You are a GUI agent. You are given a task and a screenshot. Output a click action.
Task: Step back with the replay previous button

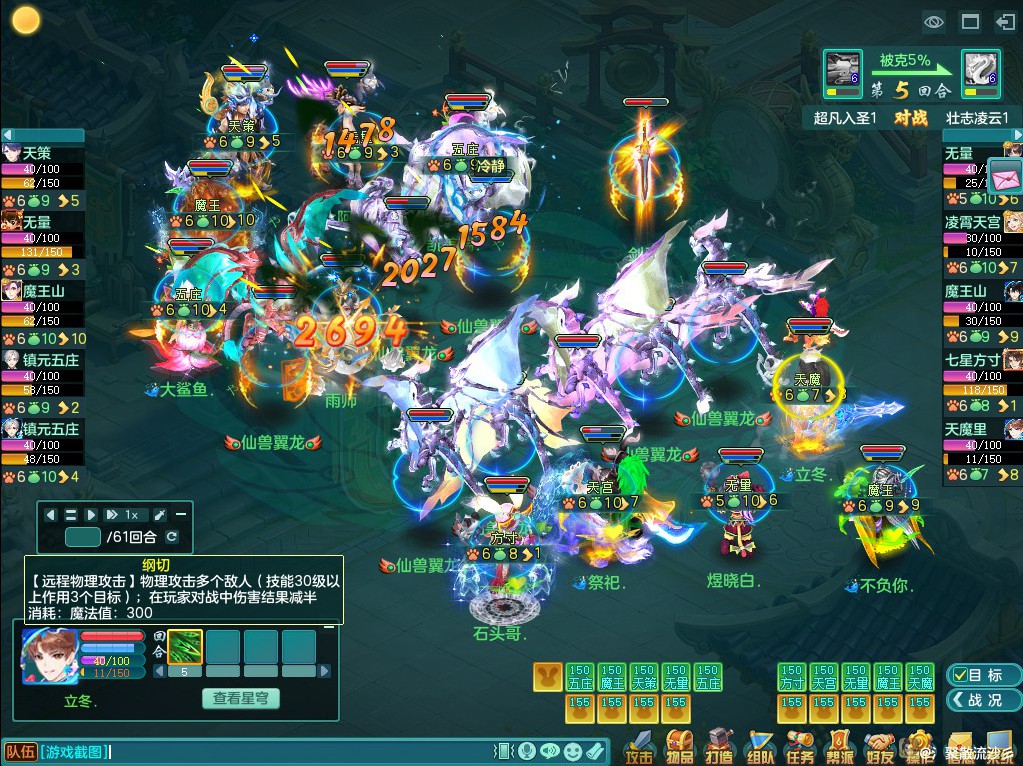[x=52, y=515]
